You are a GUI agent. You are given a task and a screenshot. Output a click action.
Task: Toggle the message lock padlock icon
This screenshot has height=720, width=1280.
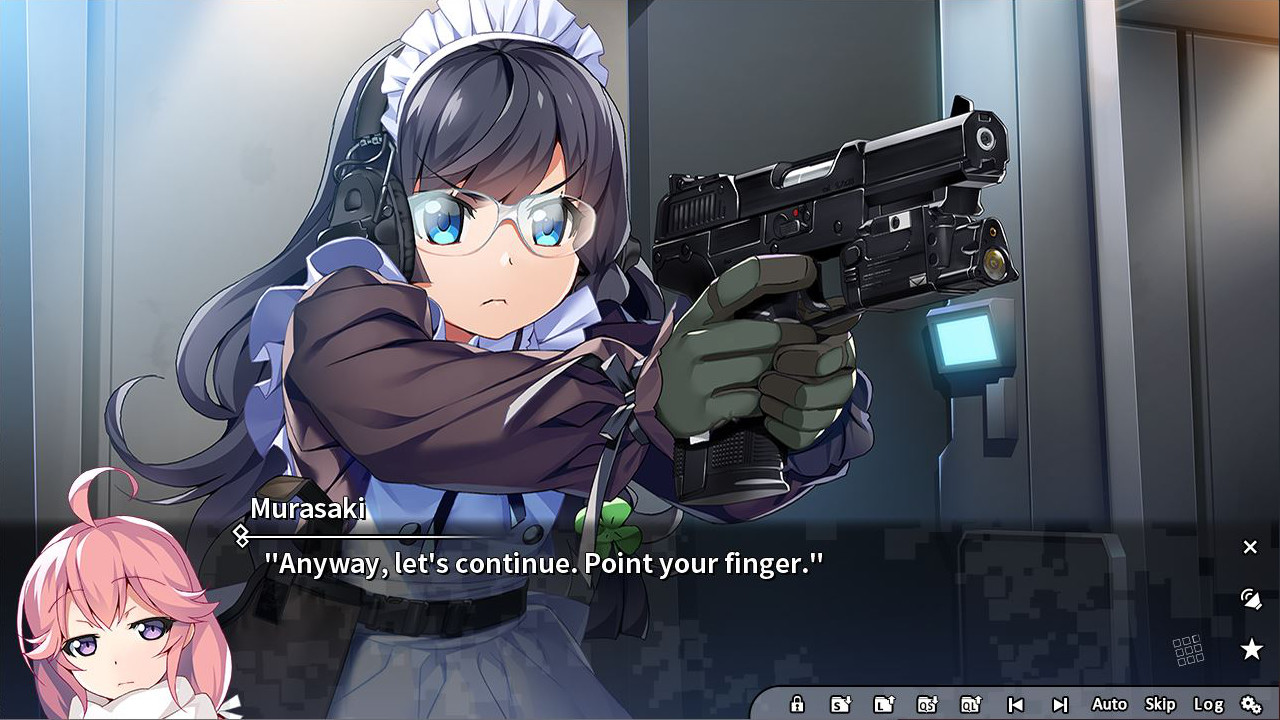[x=798, y=703]
